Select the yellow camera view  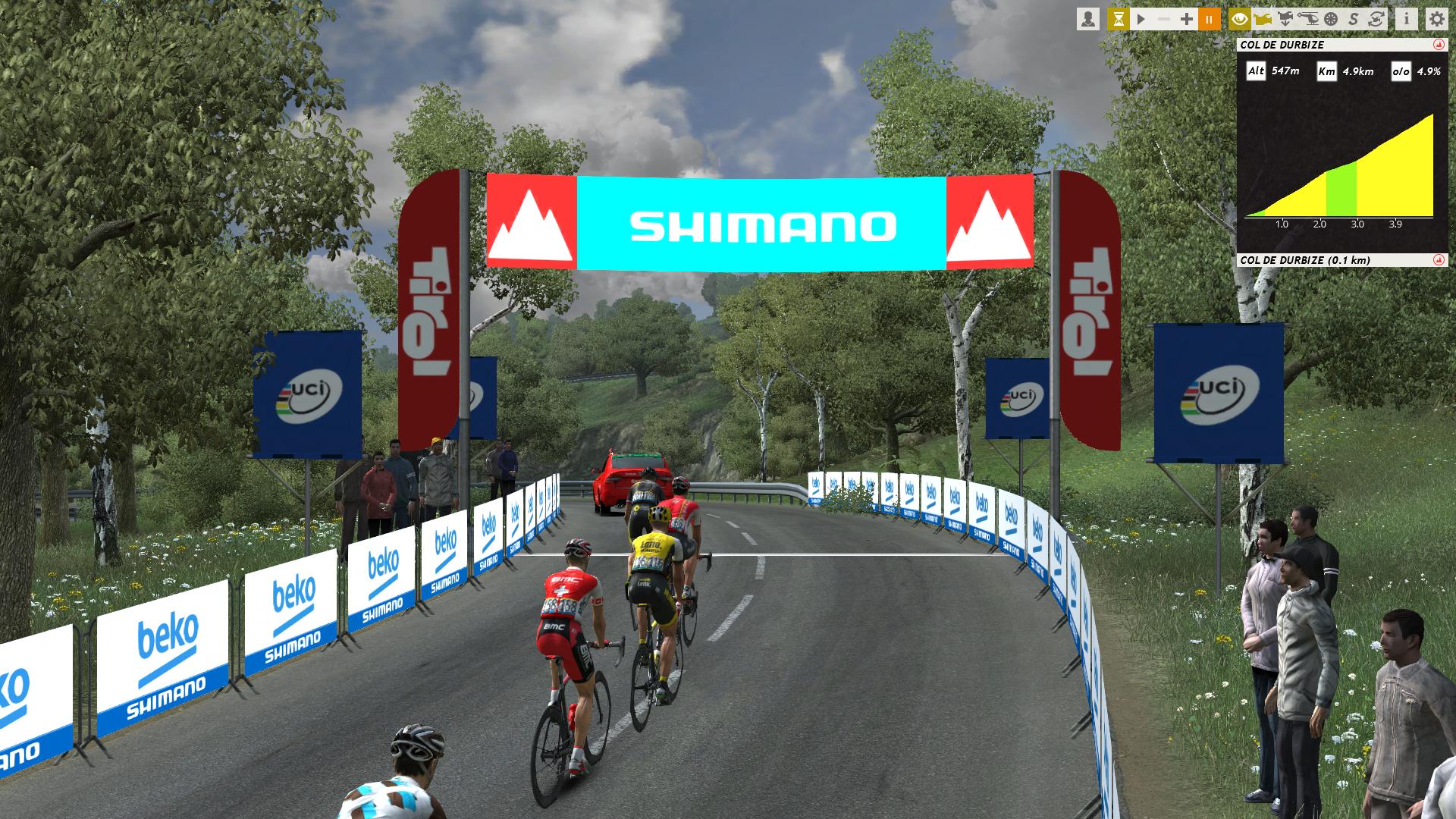pos(1263,19)
